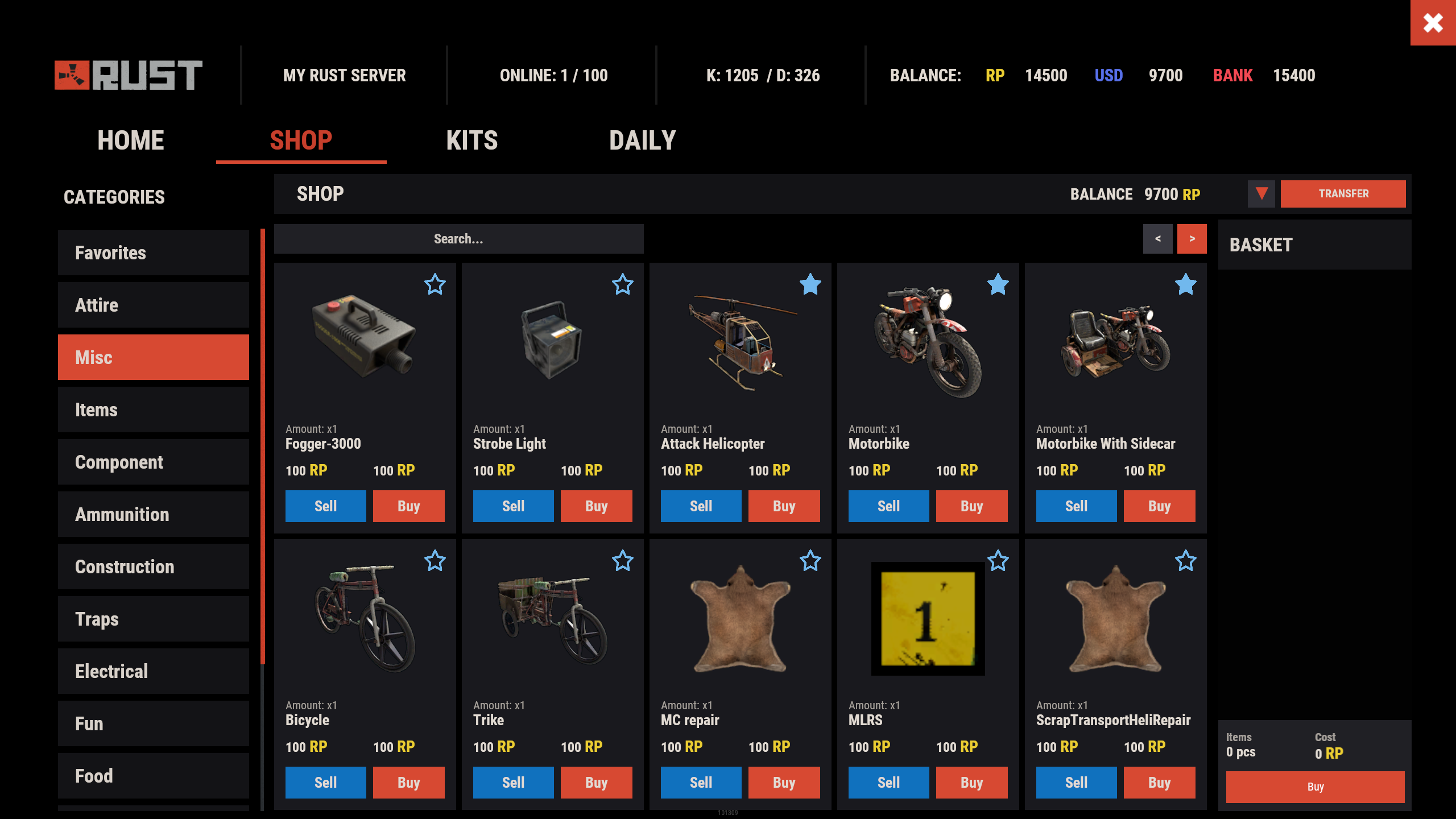
Task: Go to the next shop page
Action: (x=1192, y=239)
